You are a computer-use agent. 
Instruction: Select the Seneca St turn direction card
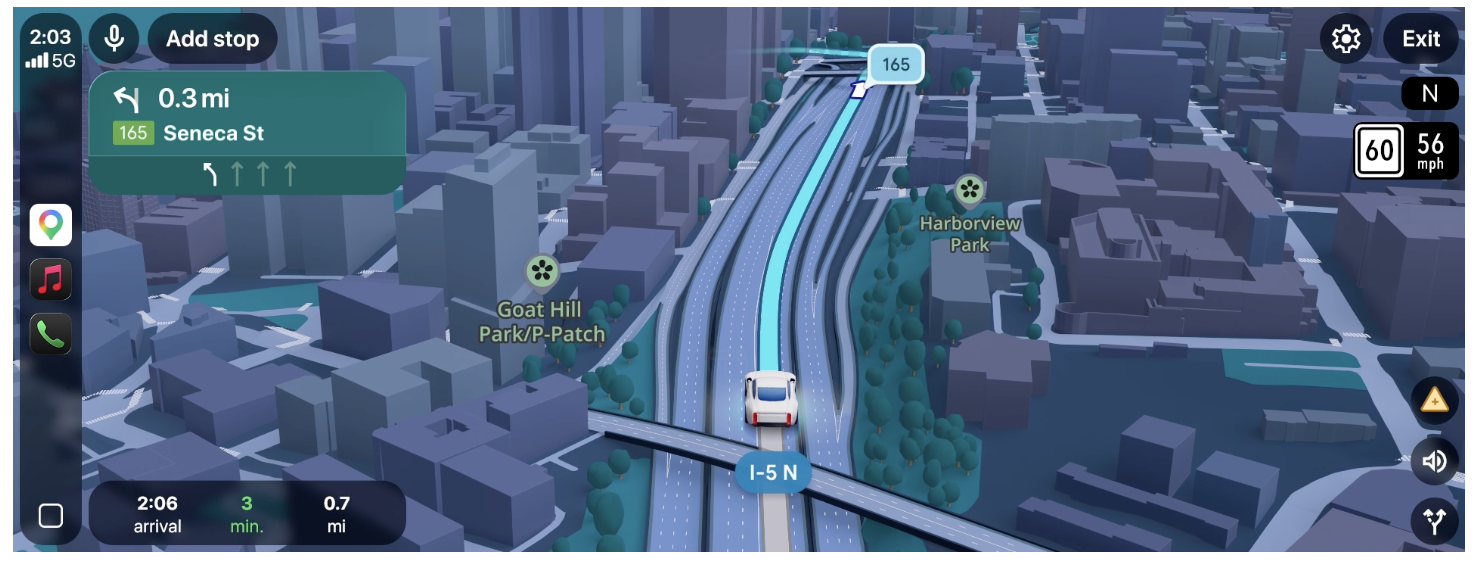247,132
